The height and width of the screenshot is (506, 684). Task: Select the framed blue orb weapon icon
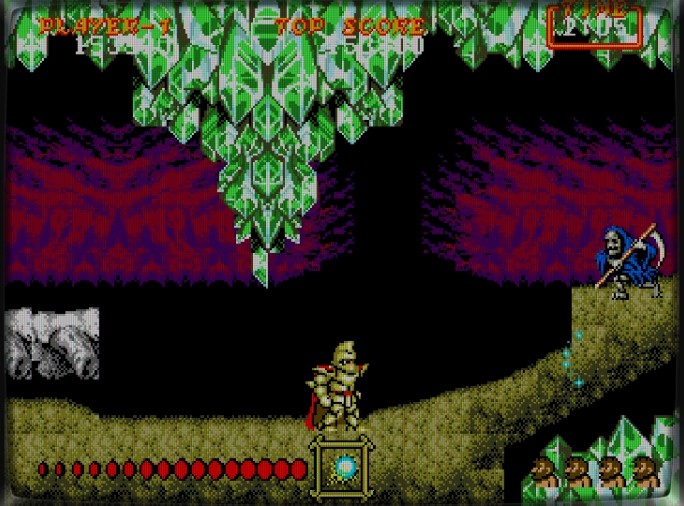pos(343,467)
